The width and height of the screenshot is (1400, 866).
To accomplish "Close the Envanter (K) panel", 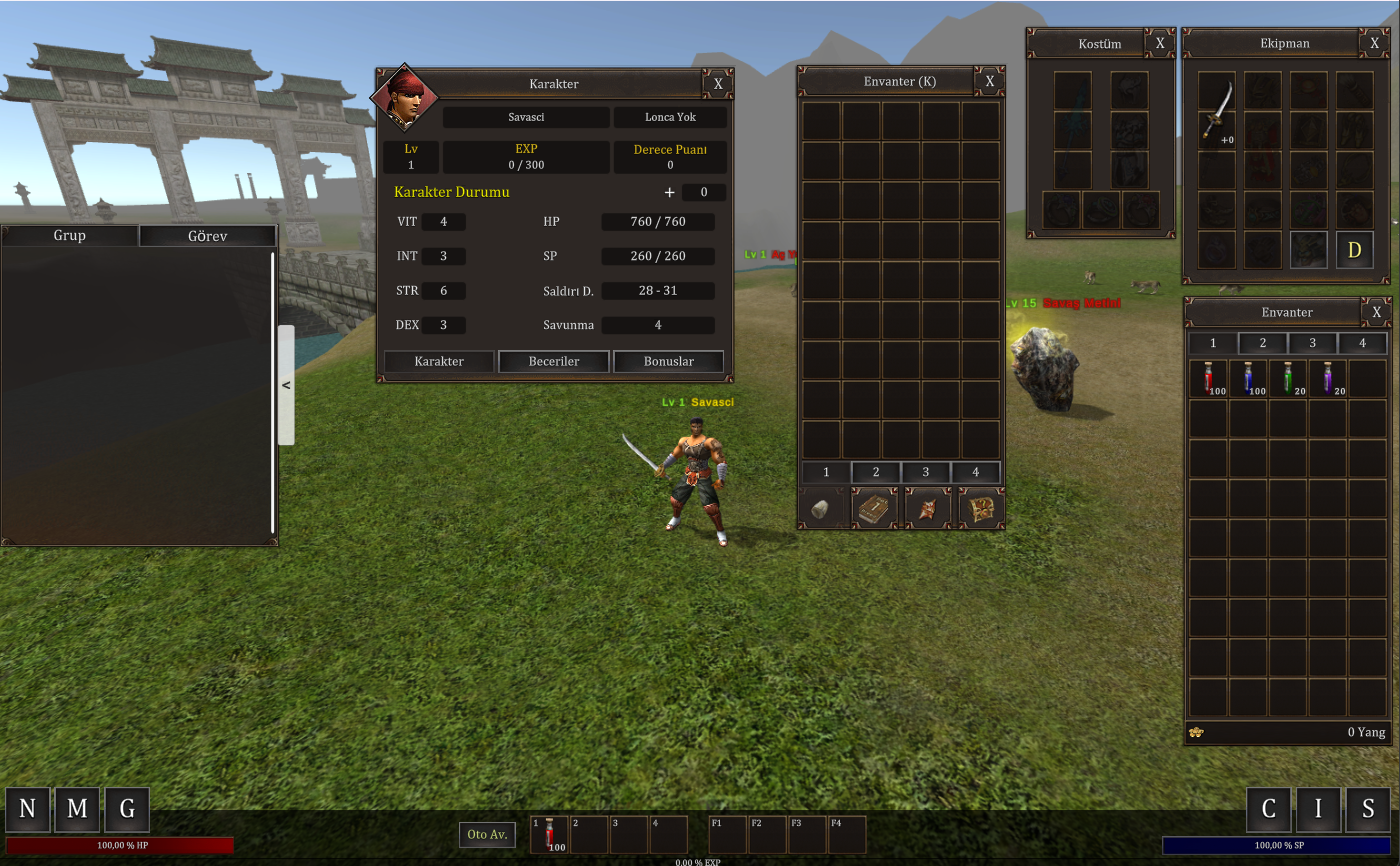I will 989,81.
